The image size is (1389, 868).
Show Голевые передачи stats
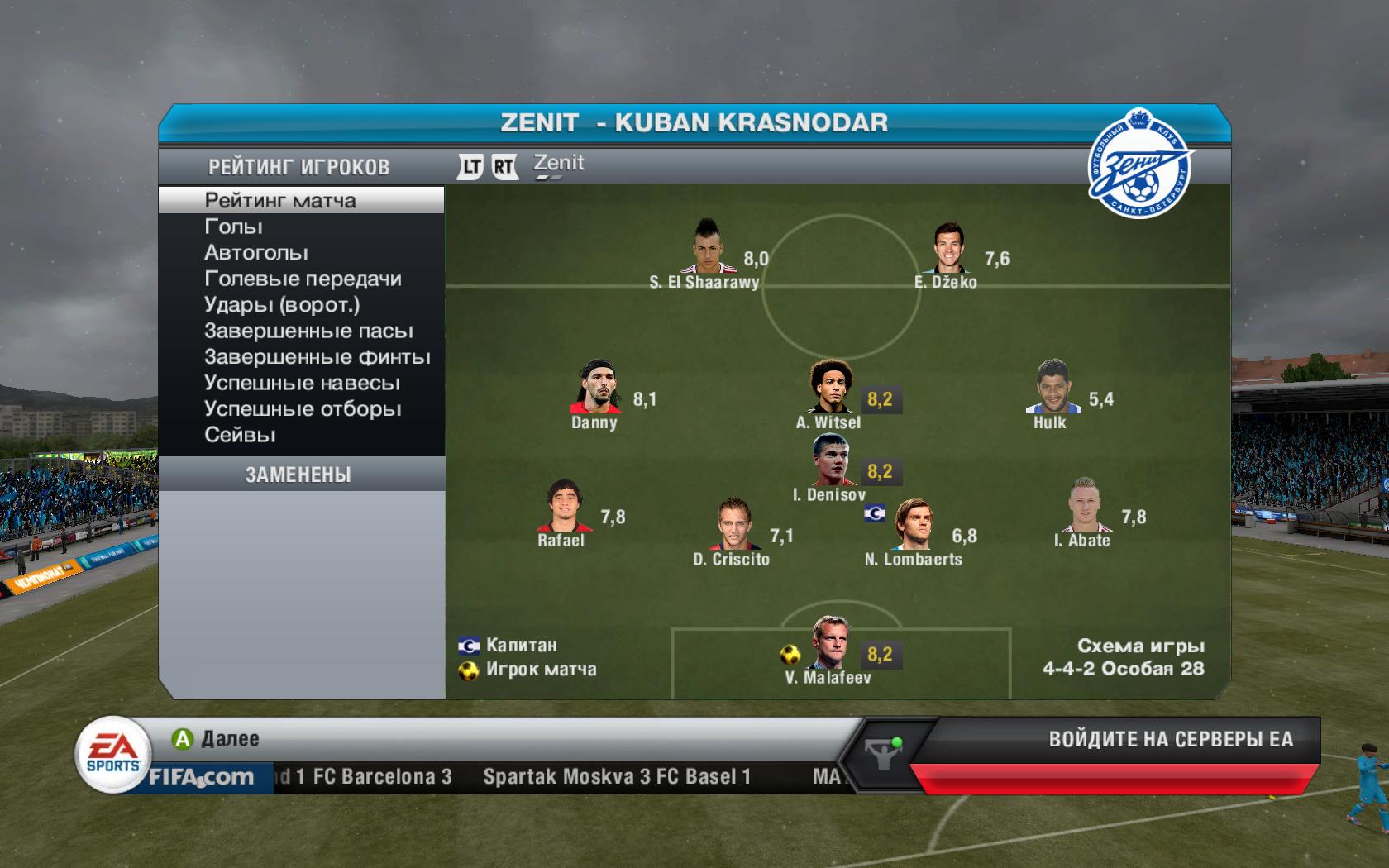click(303, 279)
